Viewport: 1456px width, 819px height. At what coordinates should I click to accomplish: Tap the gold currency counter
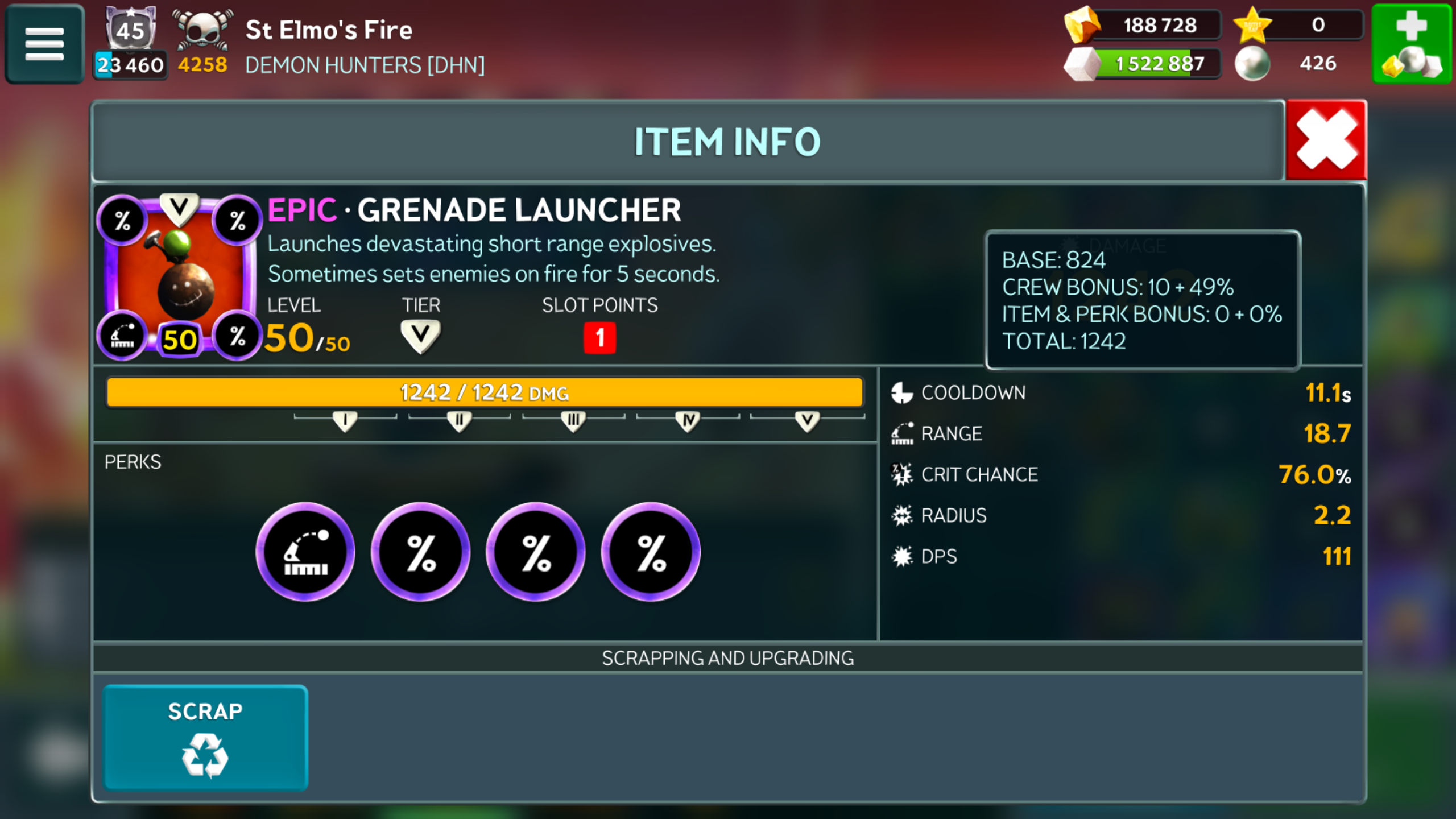click(x=1144, y=26)
